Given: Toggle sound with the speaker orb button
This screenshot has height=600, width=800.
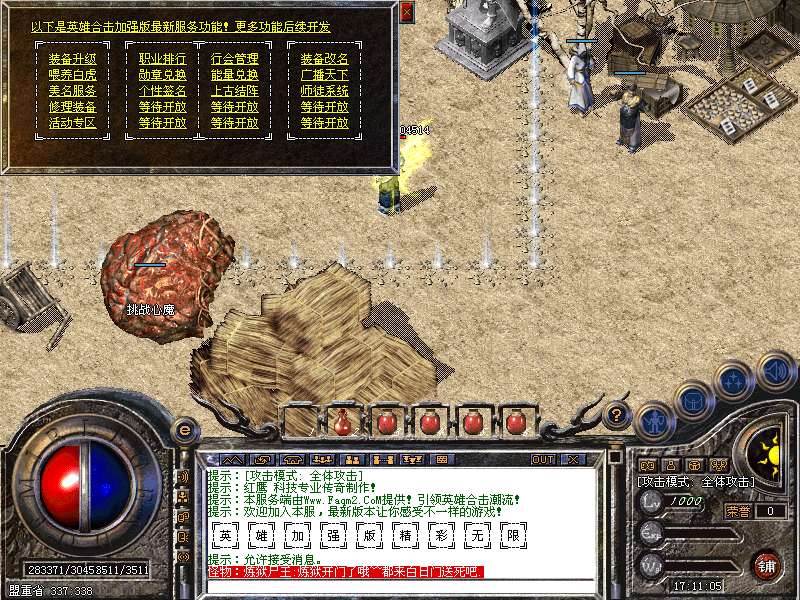Looking at the screenshot, I should tap(776, 372).
